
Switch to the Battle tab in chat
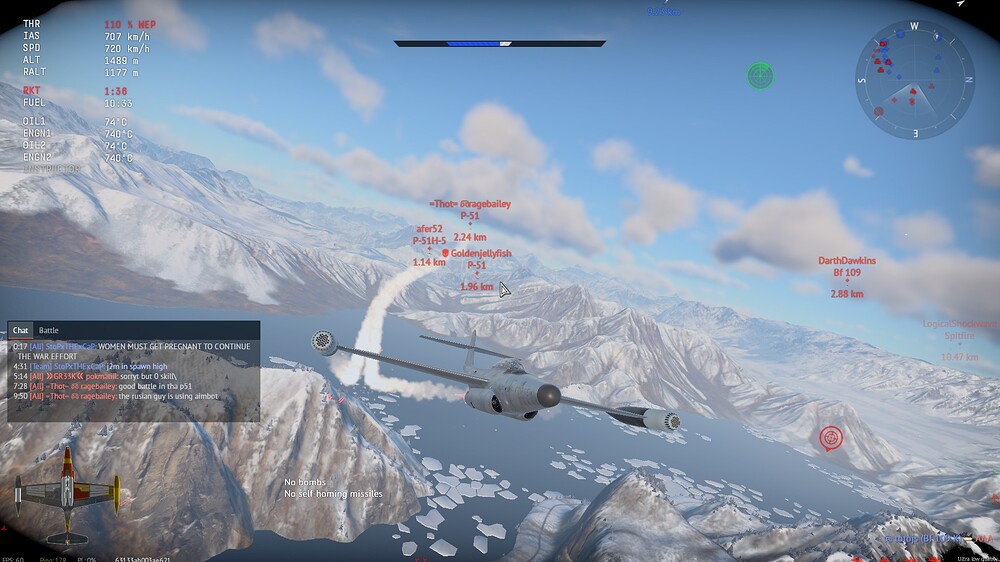49,330
